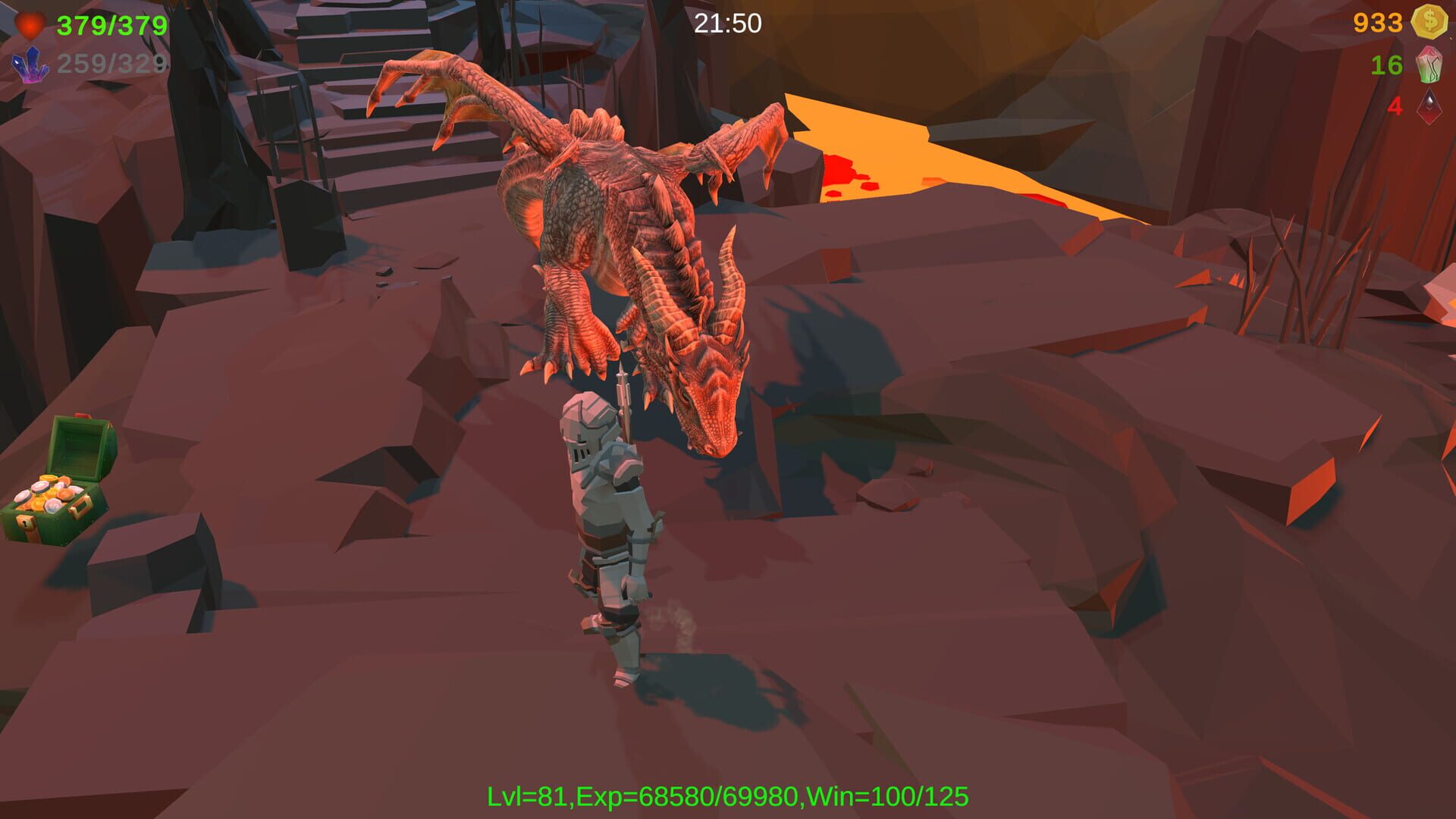Click the red dragon's head
This screenshot has height=819, width=1456.
713,394
